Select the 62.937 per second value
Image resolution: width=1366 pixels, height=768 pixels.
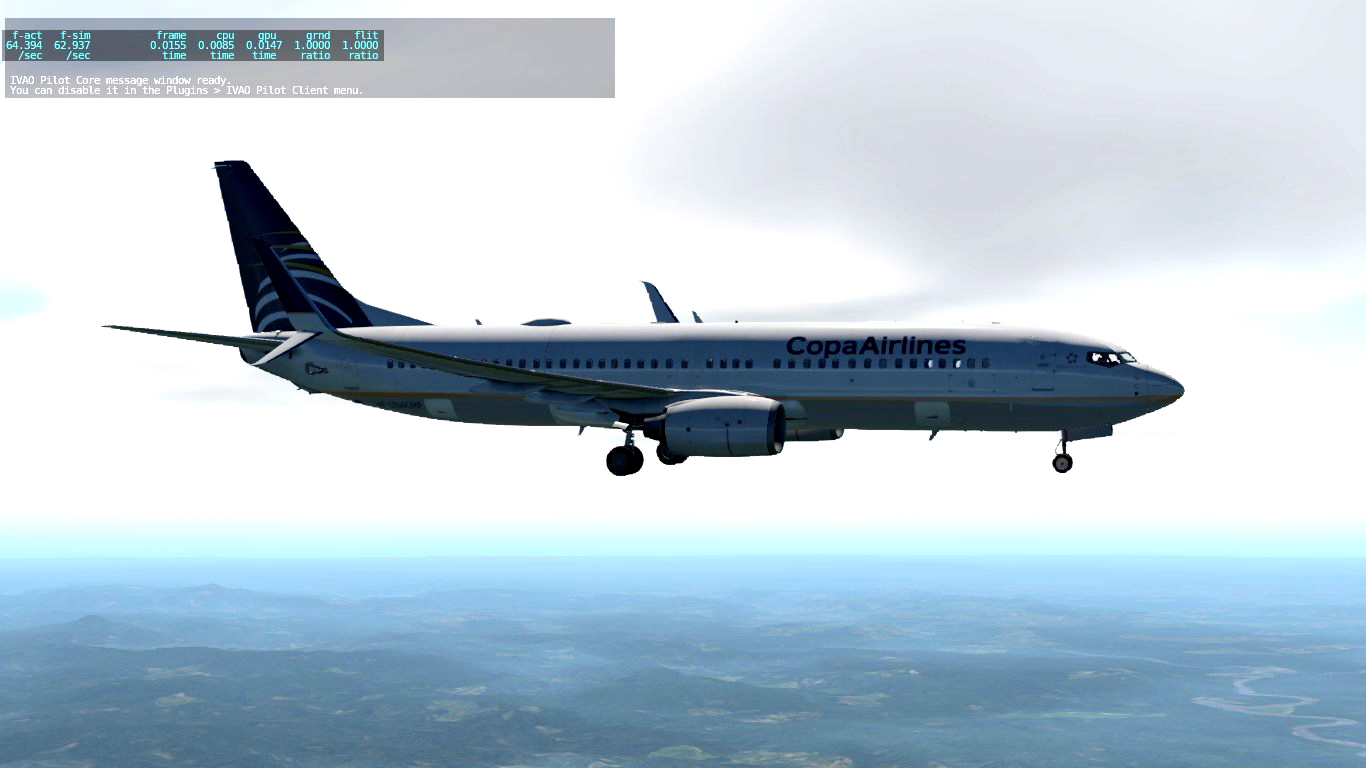pos(74,45)
